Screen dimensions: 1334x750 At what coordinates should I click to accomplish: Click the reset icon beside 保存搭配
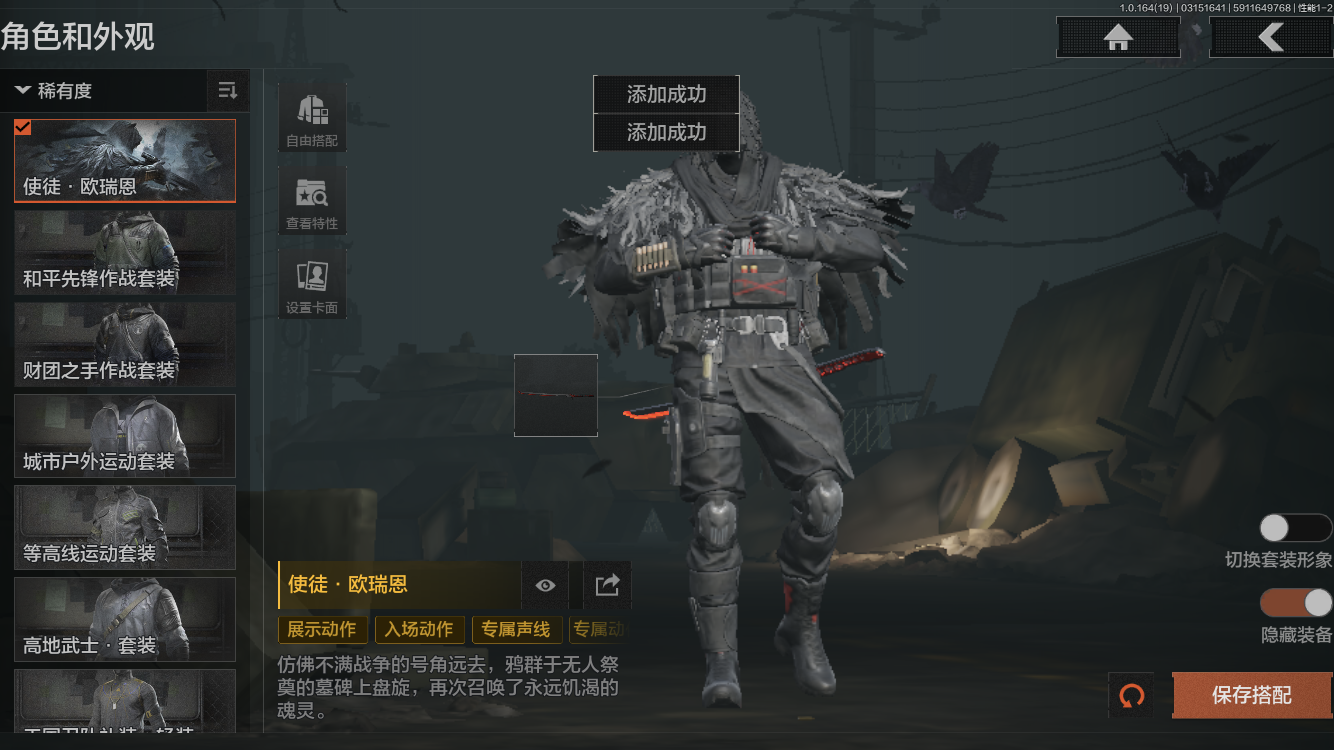click(x=1132, y=696)
